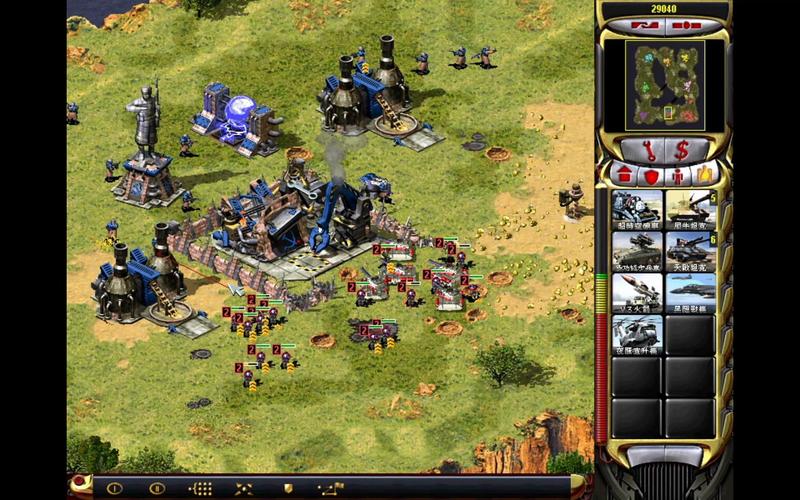800x500 pixels.
Task: Click the battlefield radar minimap
Action: 664,84
